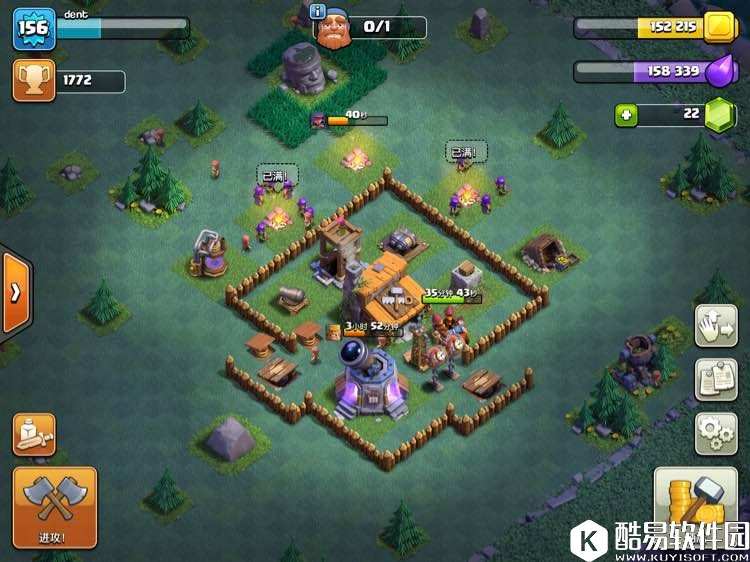Open the gear Settings button
The width and height of the screenshot is (750, 562).
(x=716, y=433)
